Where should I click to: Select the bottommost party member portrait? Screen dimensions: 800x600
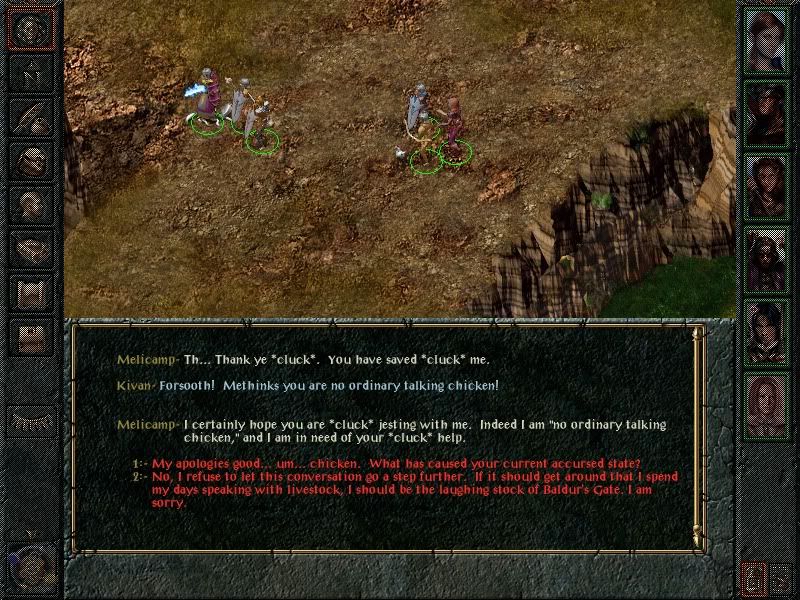767,402
